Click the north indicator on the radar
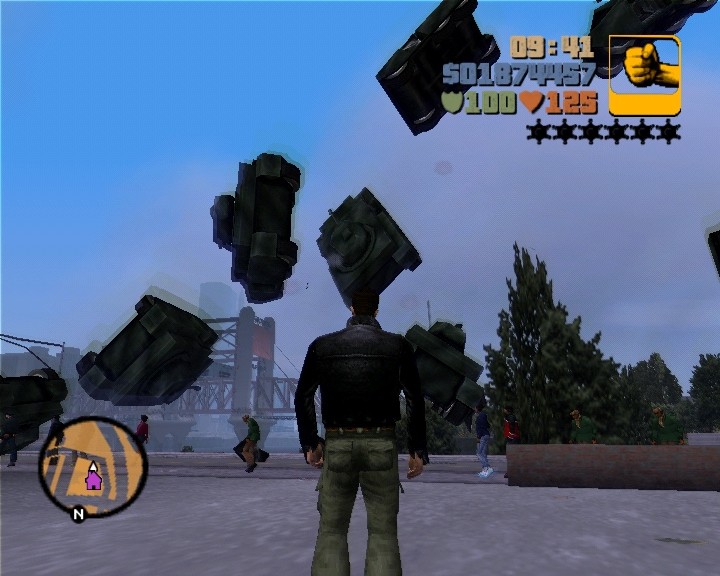 (77, 514)
